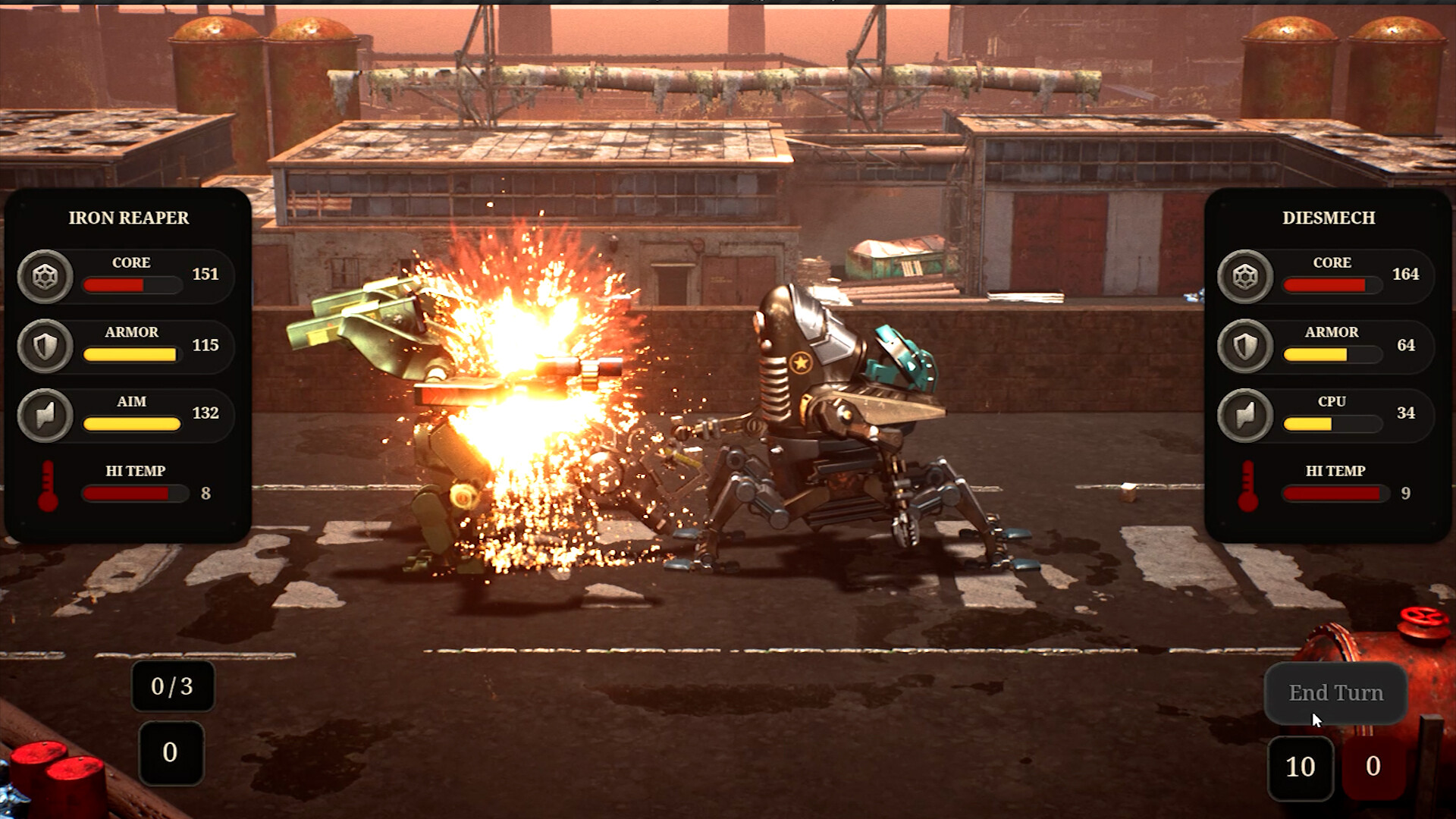Click the counter showing 10 near End Turn

click(1301, 767)
